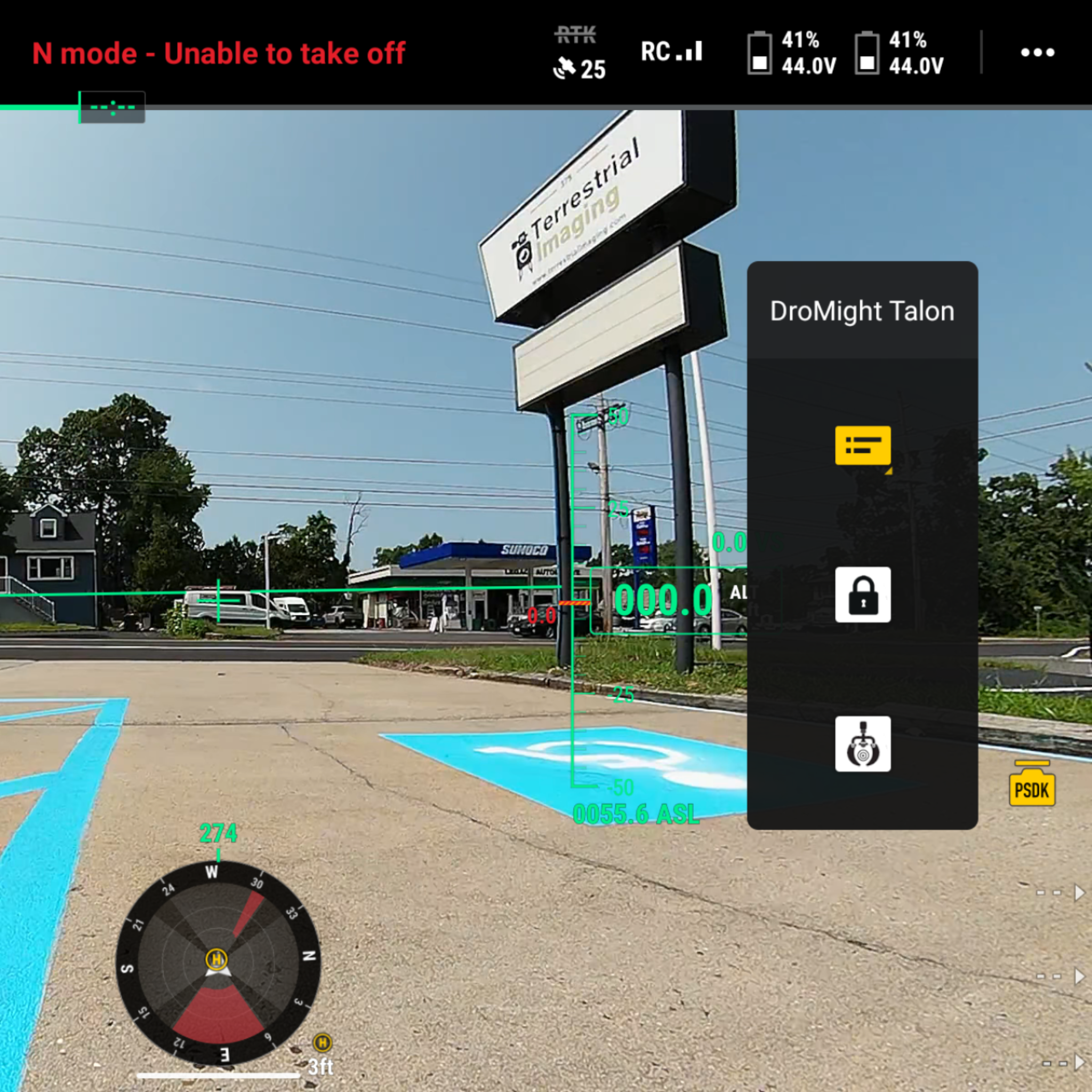The image size is (1092, 1092).
Task: Click the drone telemetry widget at top left
Action: click(x=112, y=107)
